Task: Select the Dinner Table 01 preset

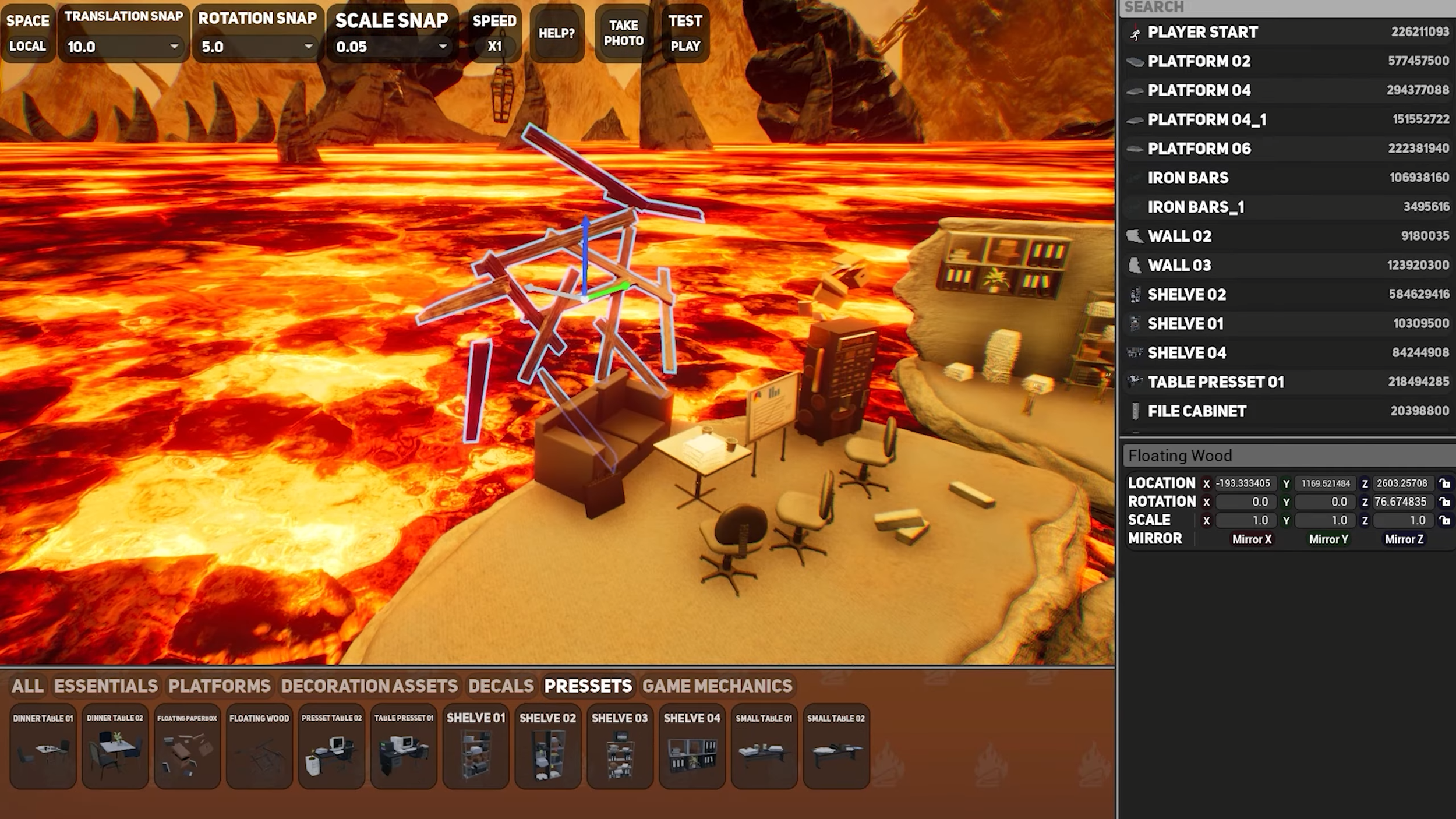Action: (43, 747)
